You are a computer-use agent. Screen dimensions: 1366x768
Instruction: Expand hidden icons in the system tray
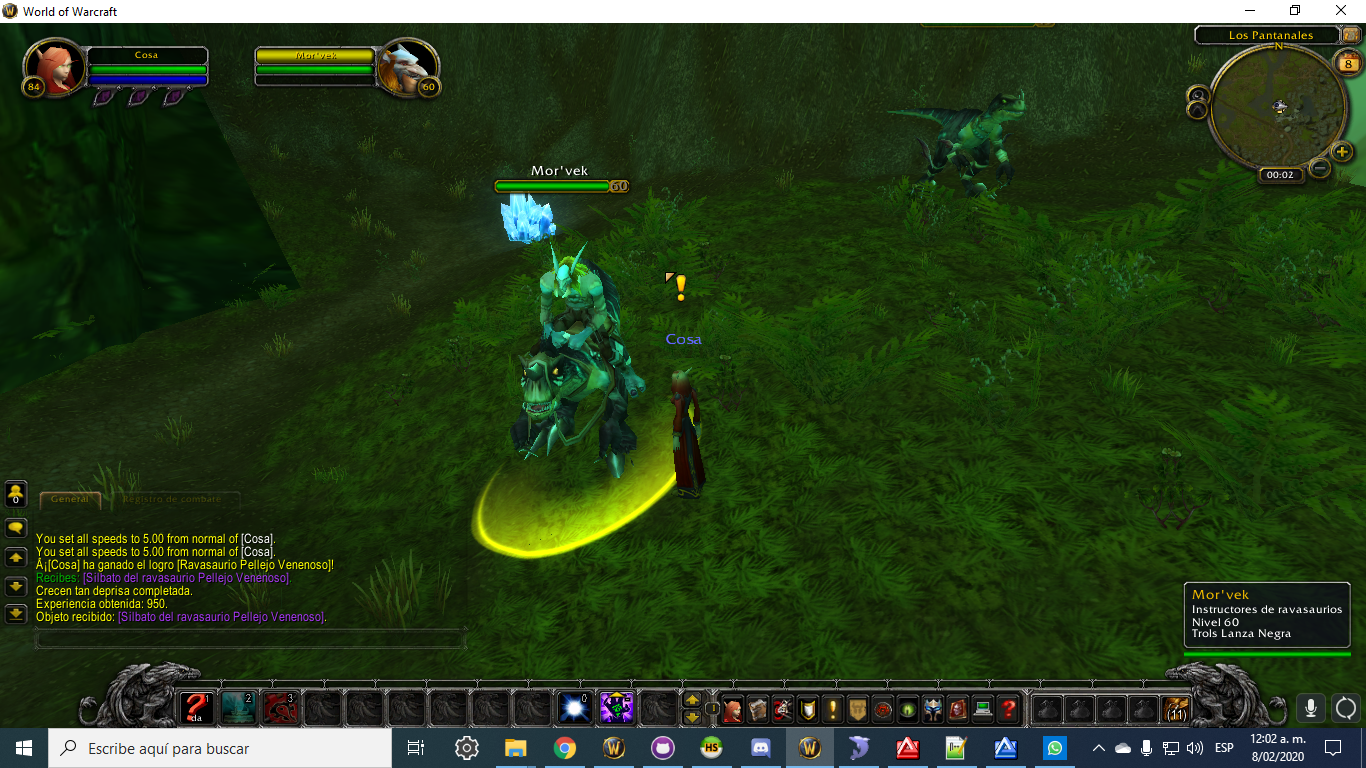(x=1099, y=747)
